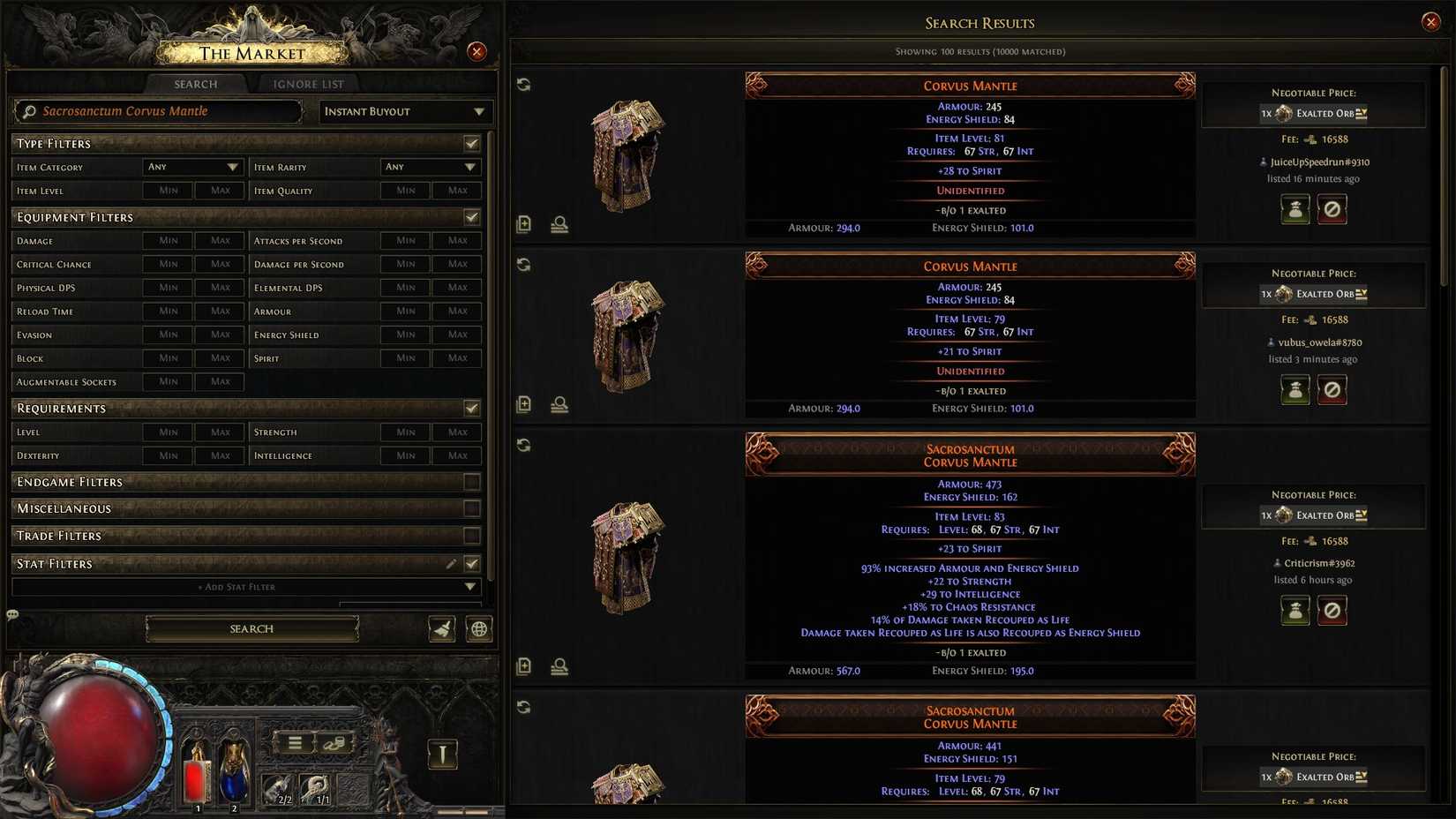Image resolution: width=1456 pixels, height=819 pixels.
Task: Toggle the Type Filters checkbox
Action: pos(472,143)
